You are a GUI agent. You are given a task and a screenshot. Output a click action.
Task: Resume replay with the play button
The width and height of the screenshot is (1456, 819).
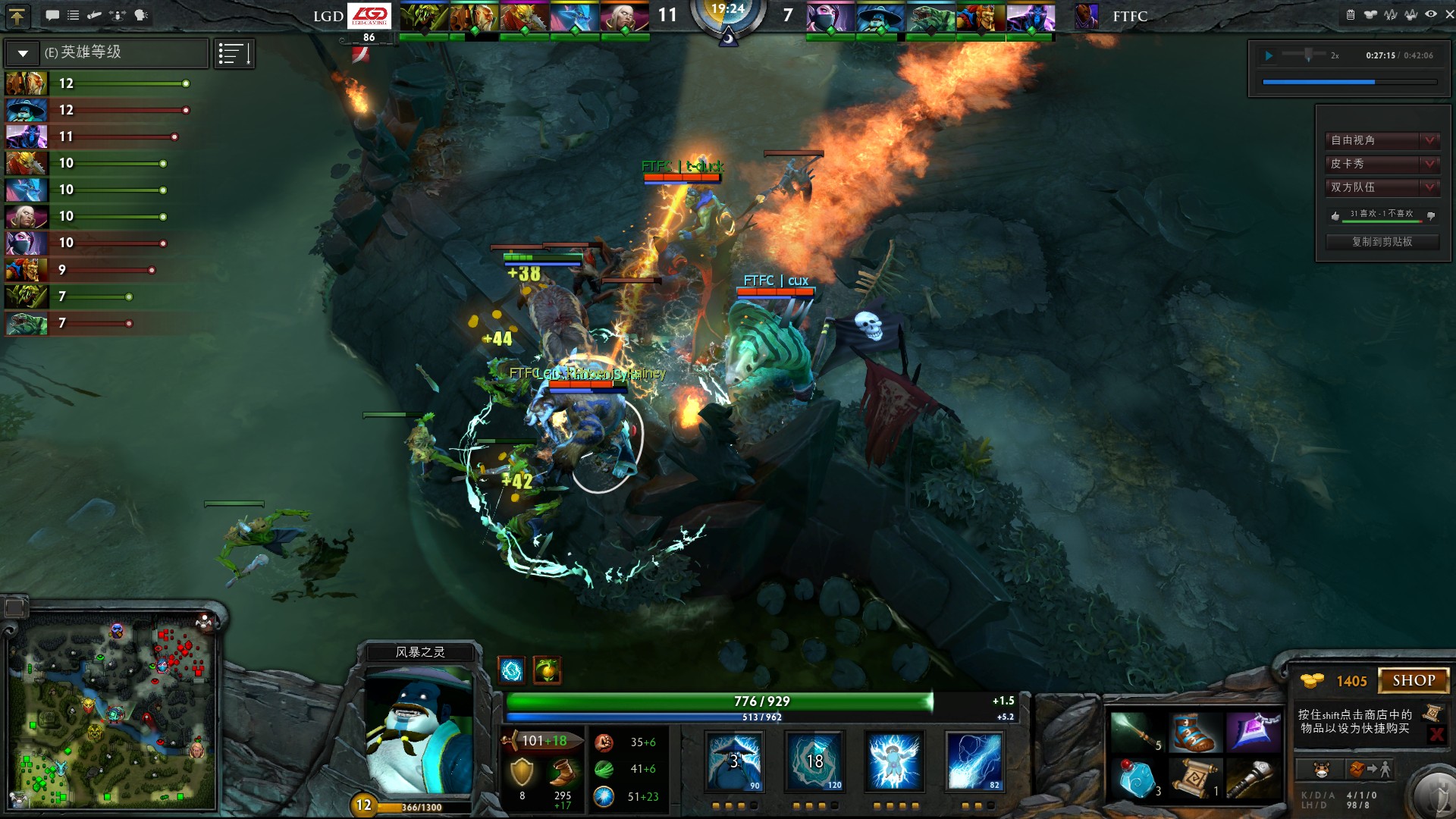(1269, 55)
